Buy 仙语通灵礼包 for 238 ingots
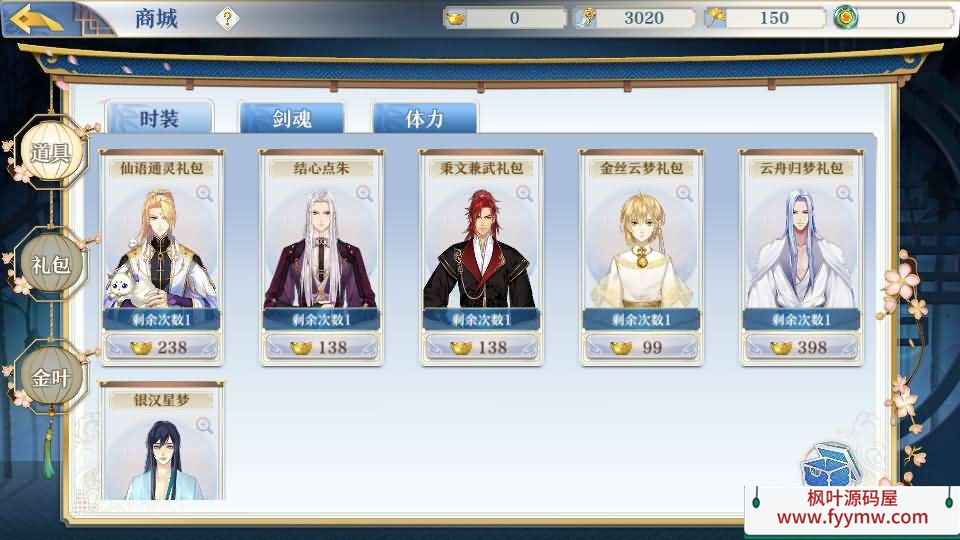 160,348
